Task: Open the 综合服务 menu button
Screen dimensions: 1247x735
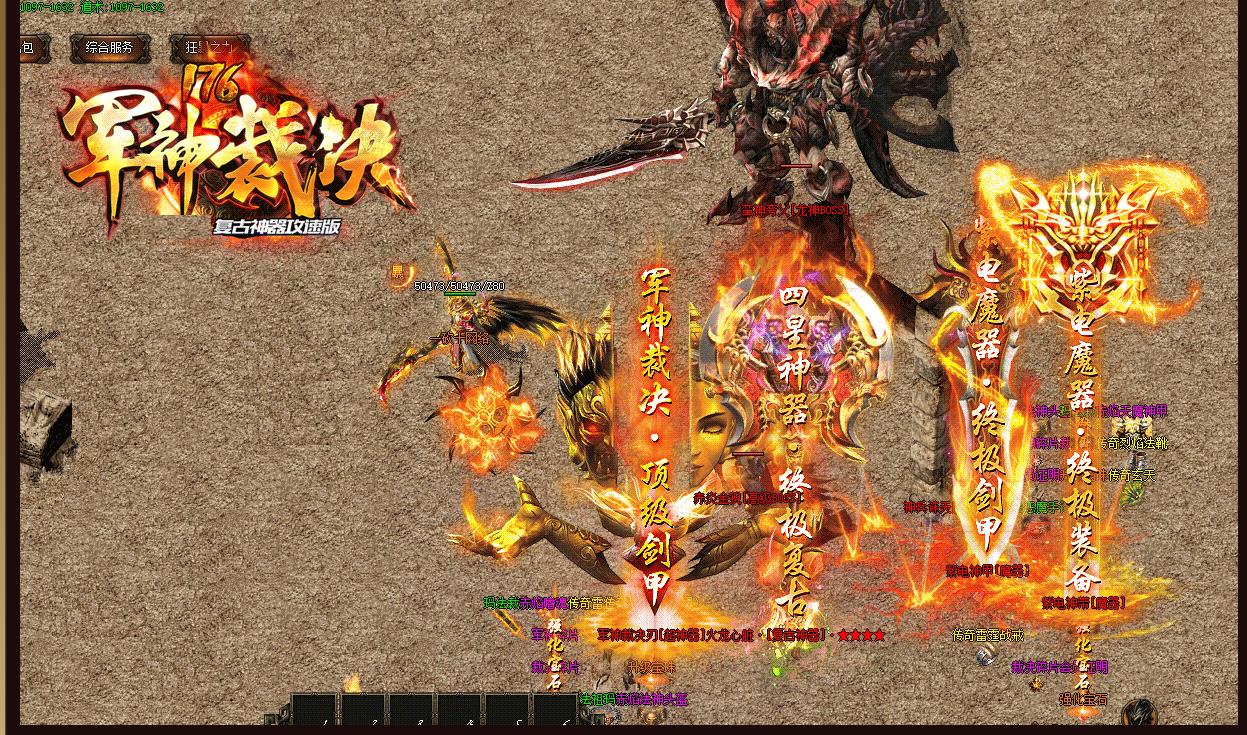Action: click(109, 47)
